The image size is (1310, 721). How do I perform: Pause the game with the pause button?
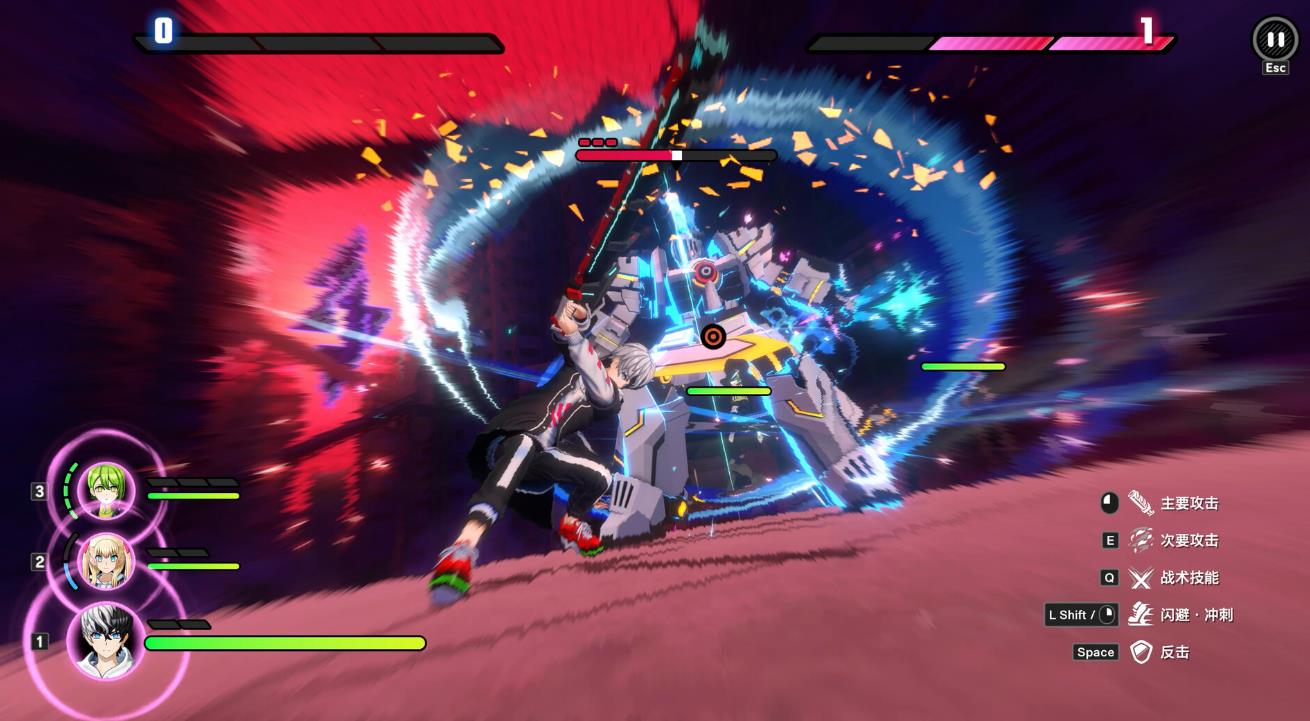pyautogui.click(x=1275, y=41)
